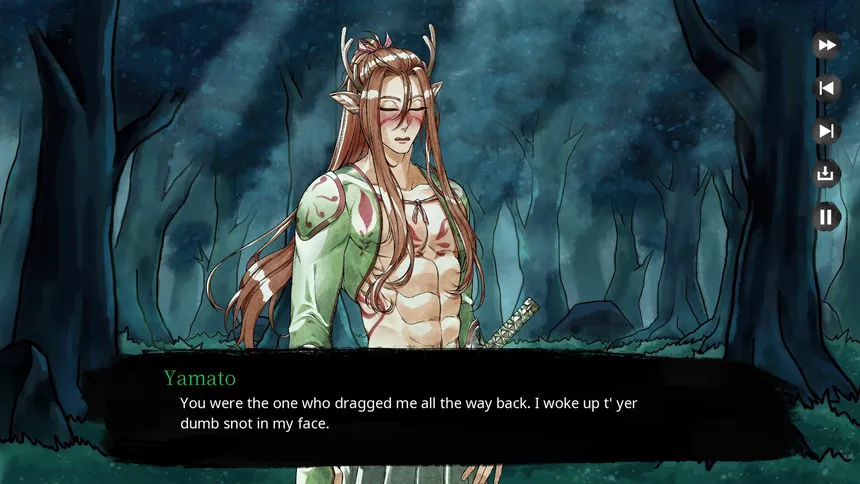Pause the game with the pause icon
This screenshot has height=484, width=860.
tap(826, 217)
